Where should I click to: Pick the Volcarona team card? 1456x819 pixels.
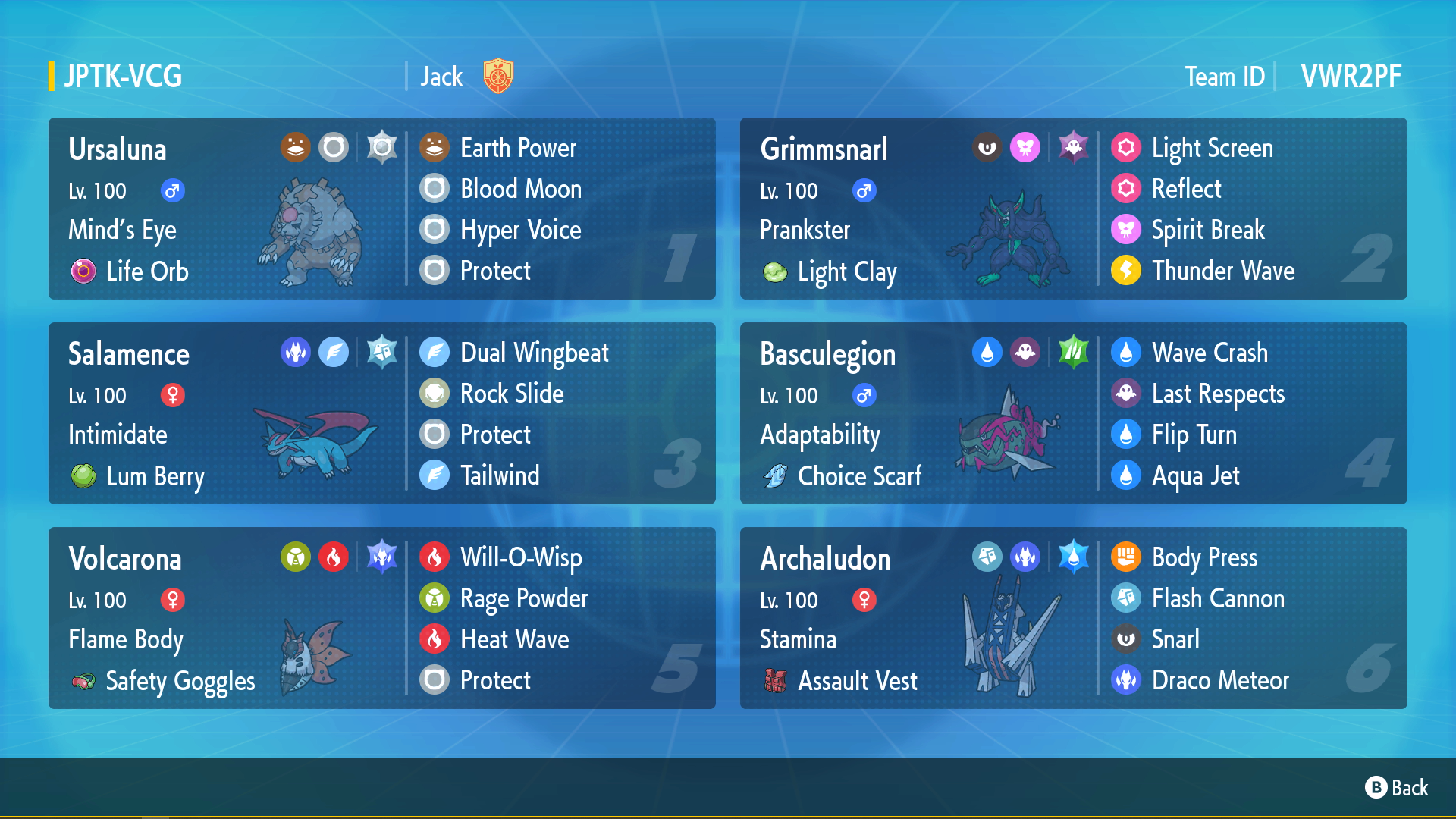pyautogui.click(x=381, y=618)
